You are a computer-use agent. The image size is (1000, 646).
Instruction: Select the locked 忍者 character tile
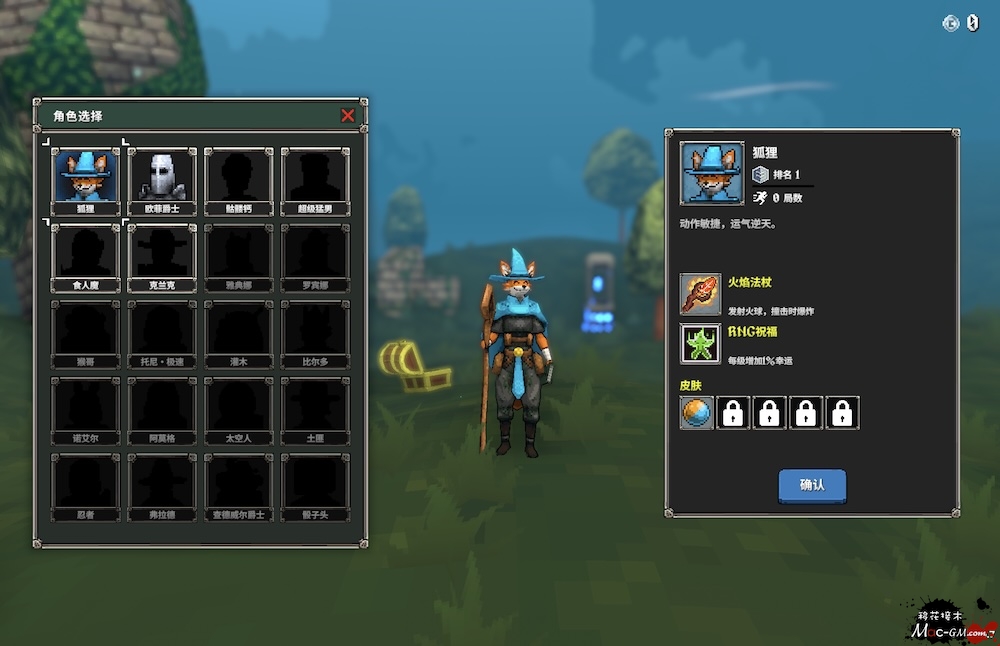(x=85, y=486)
